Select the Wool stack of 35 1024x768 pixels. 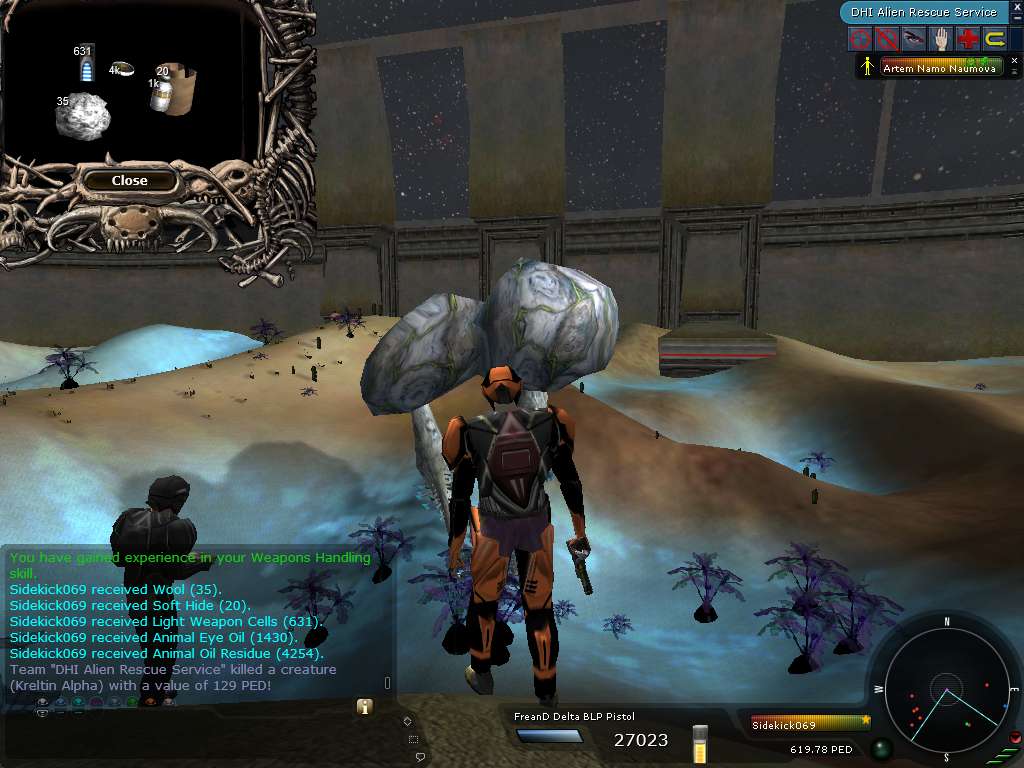tap(83, 118)
